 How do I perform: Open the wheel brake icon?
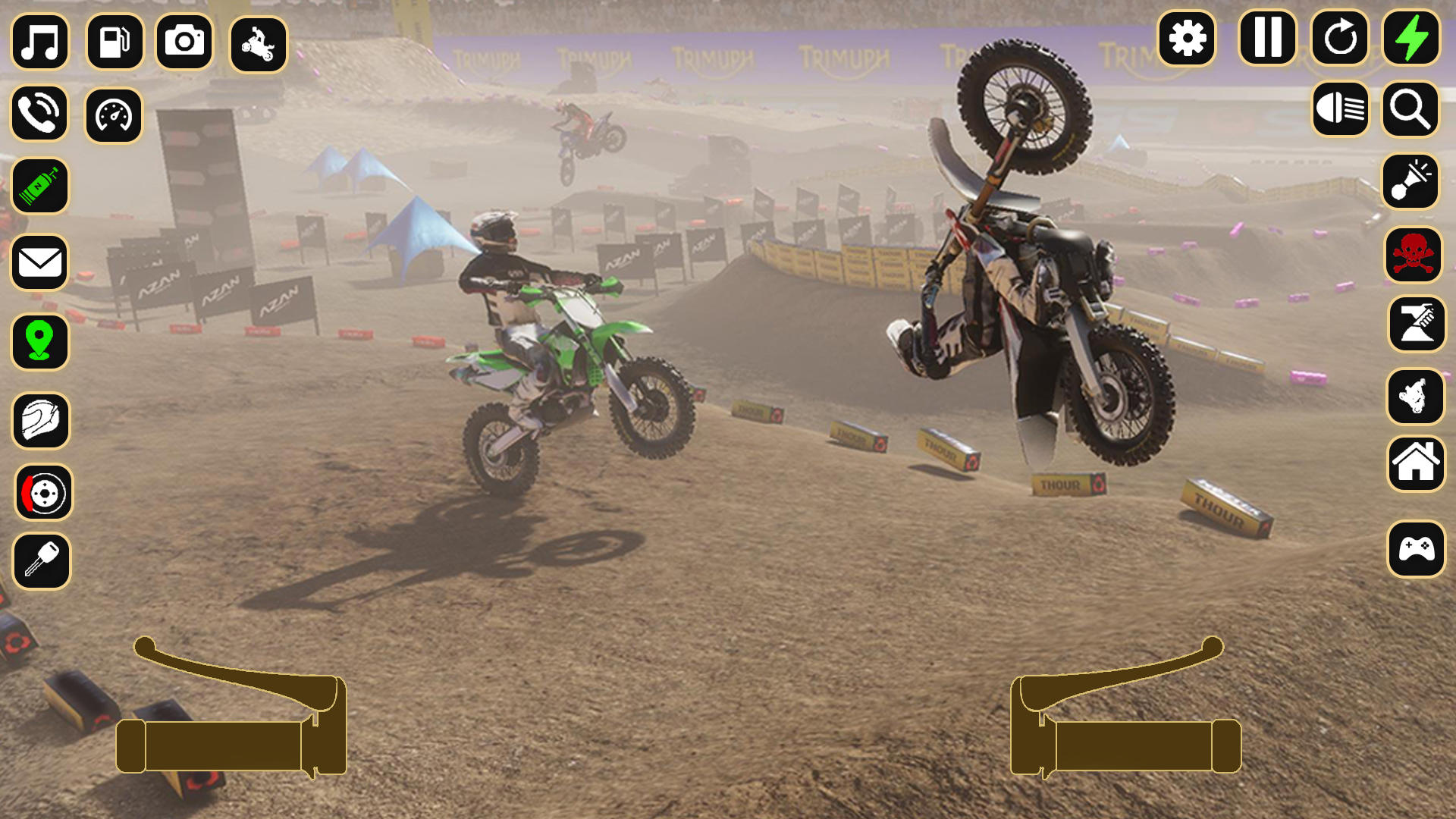41,492
